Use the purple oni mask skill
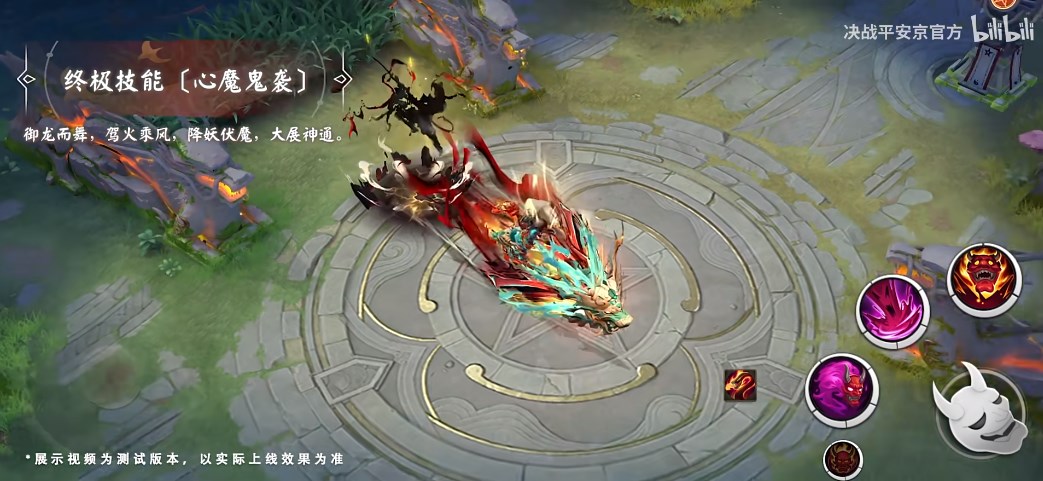Image resolution: width=1043 pixels, height=481 pixels. point(840,389)
